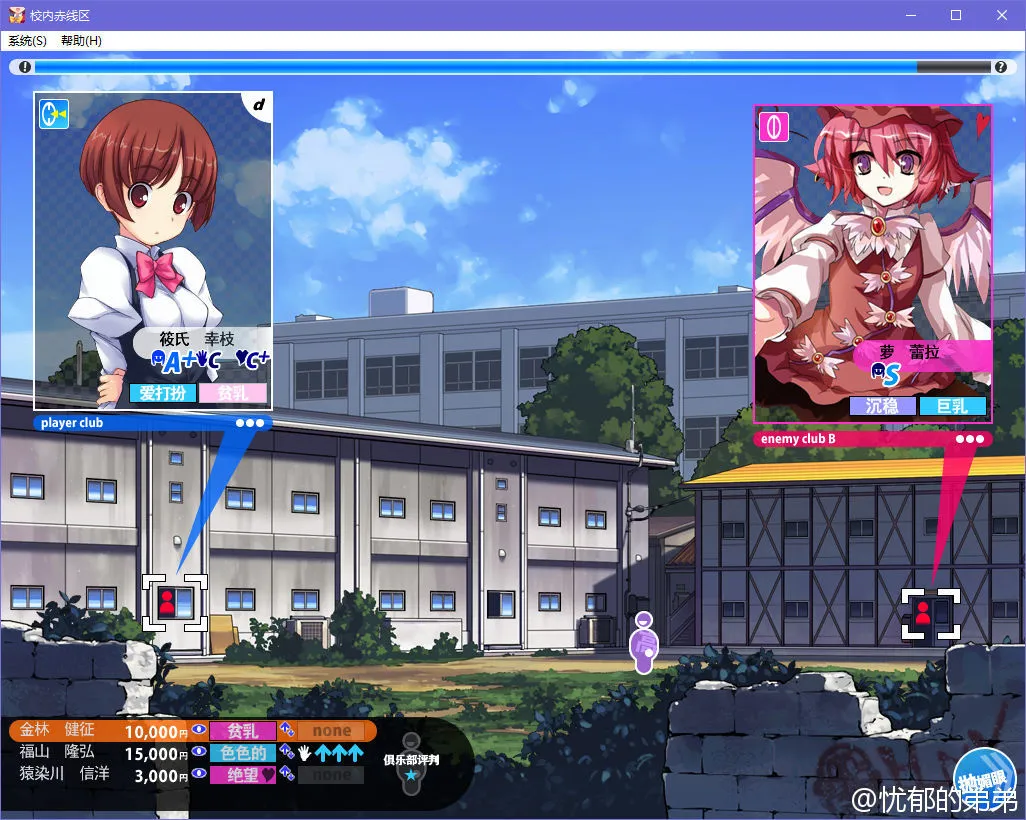Open the 帮助(H) menu

tap(81, 41)
